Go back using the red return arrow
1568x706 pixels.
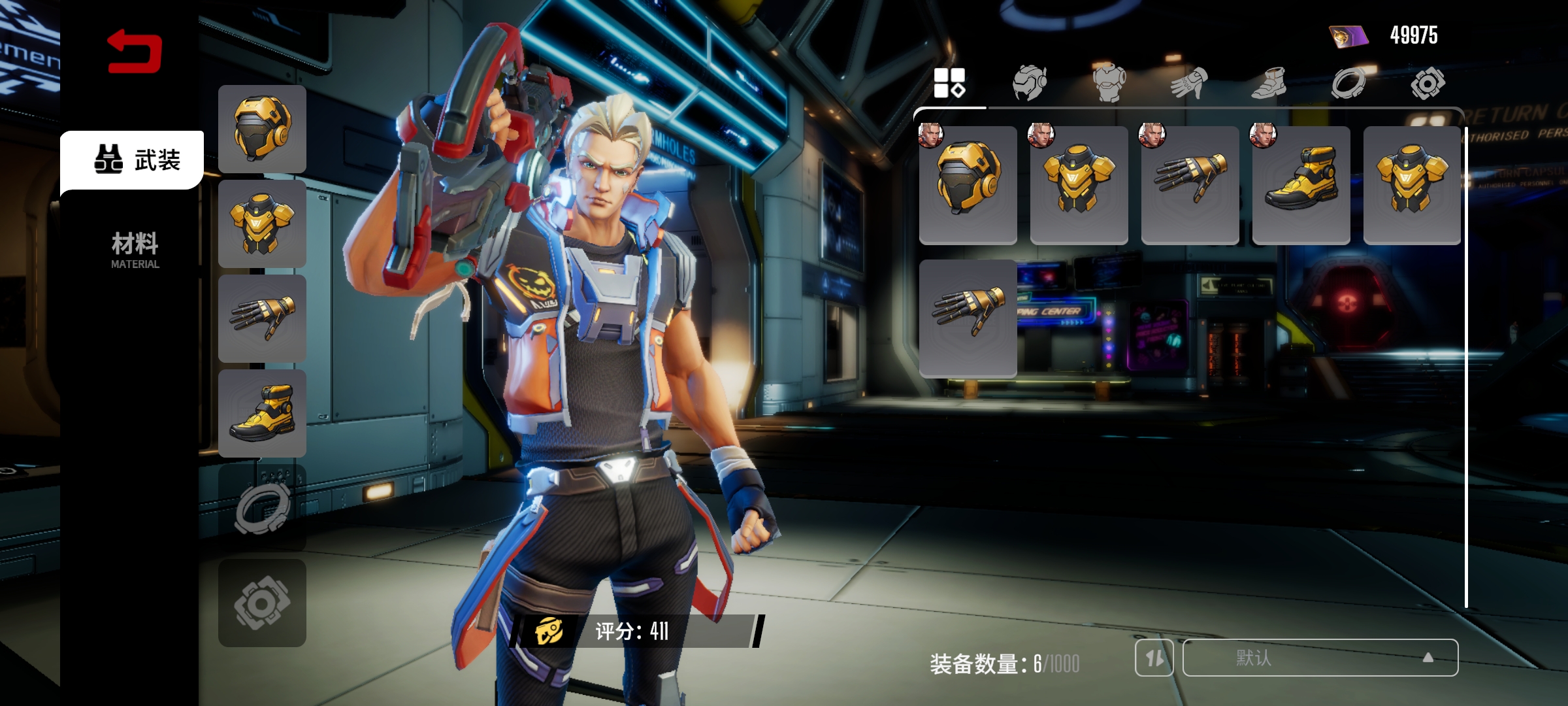[135, 51]
